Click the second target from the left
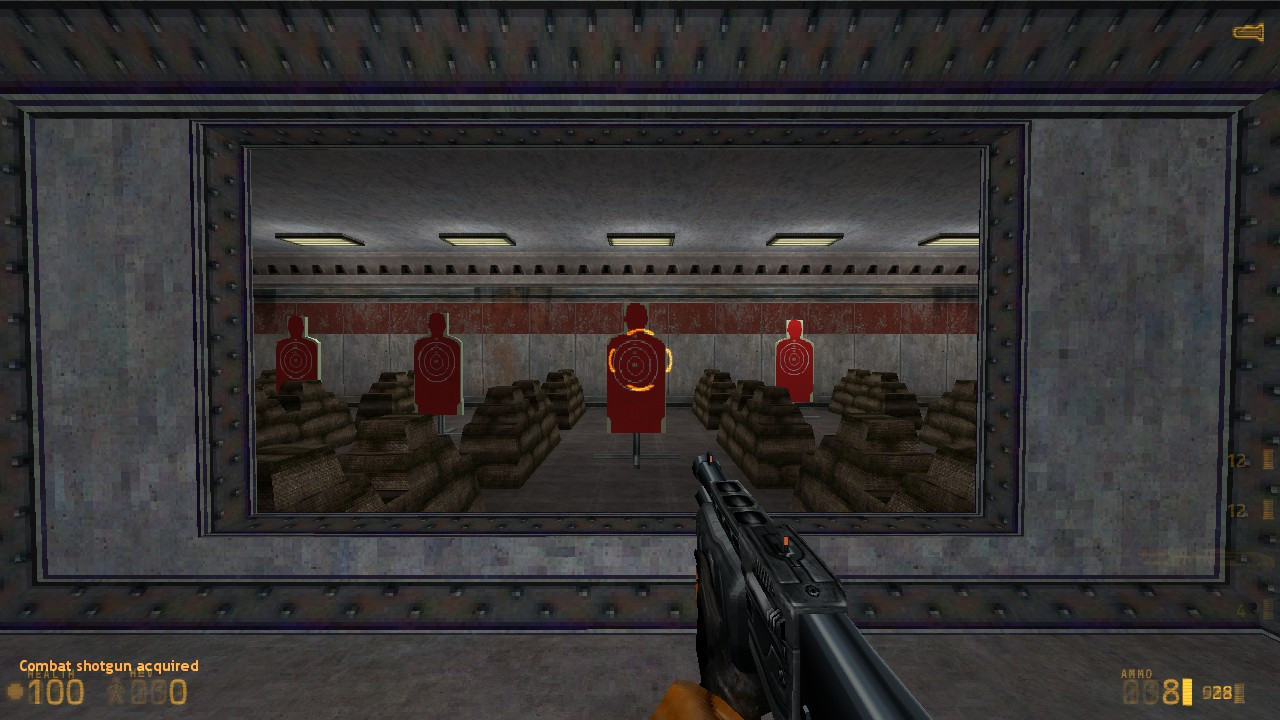1280x720 pixels. tap(437, 360)
